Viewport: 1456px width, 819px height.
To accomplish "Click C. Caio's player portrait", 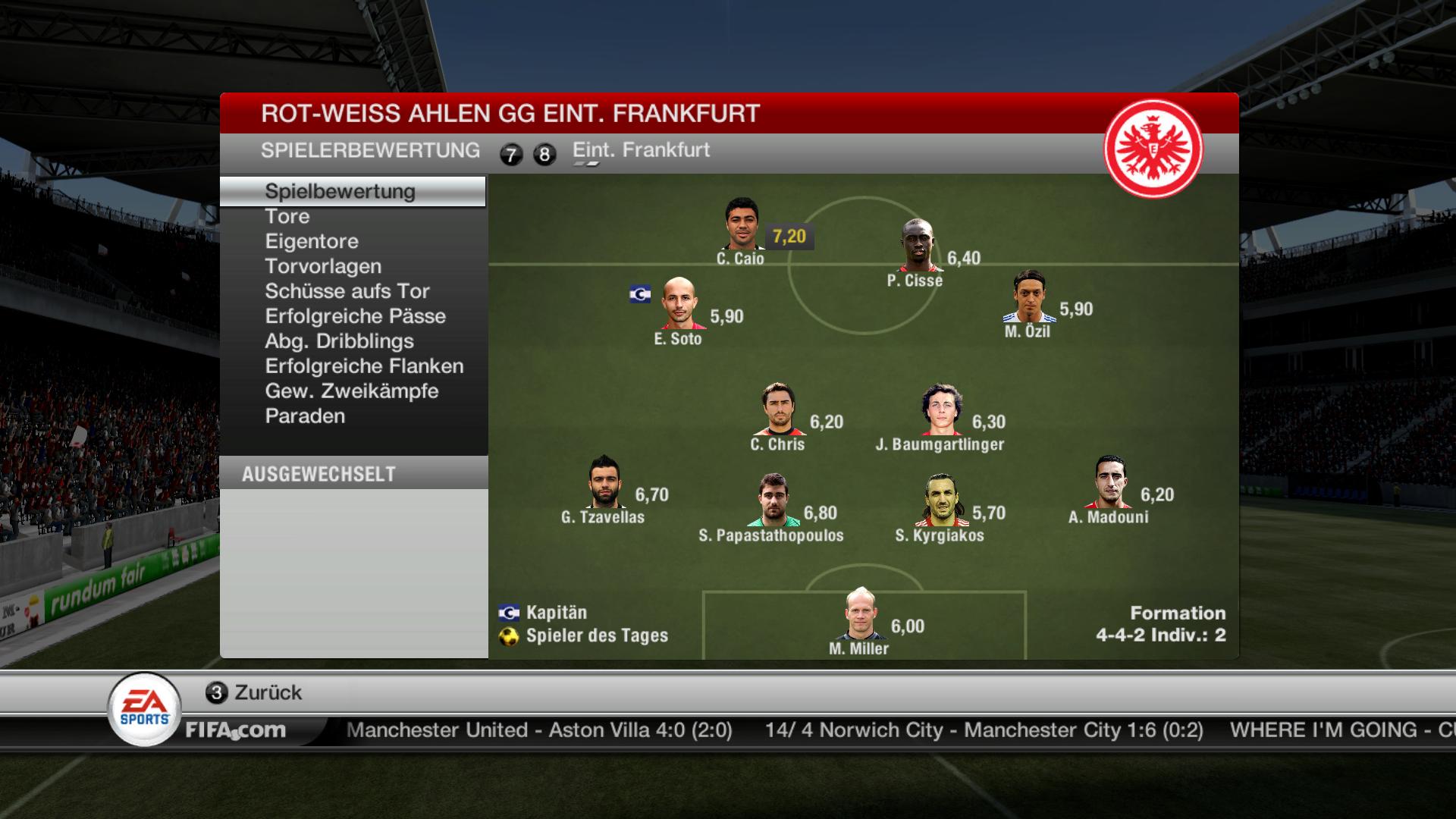I will click(742, 224).
